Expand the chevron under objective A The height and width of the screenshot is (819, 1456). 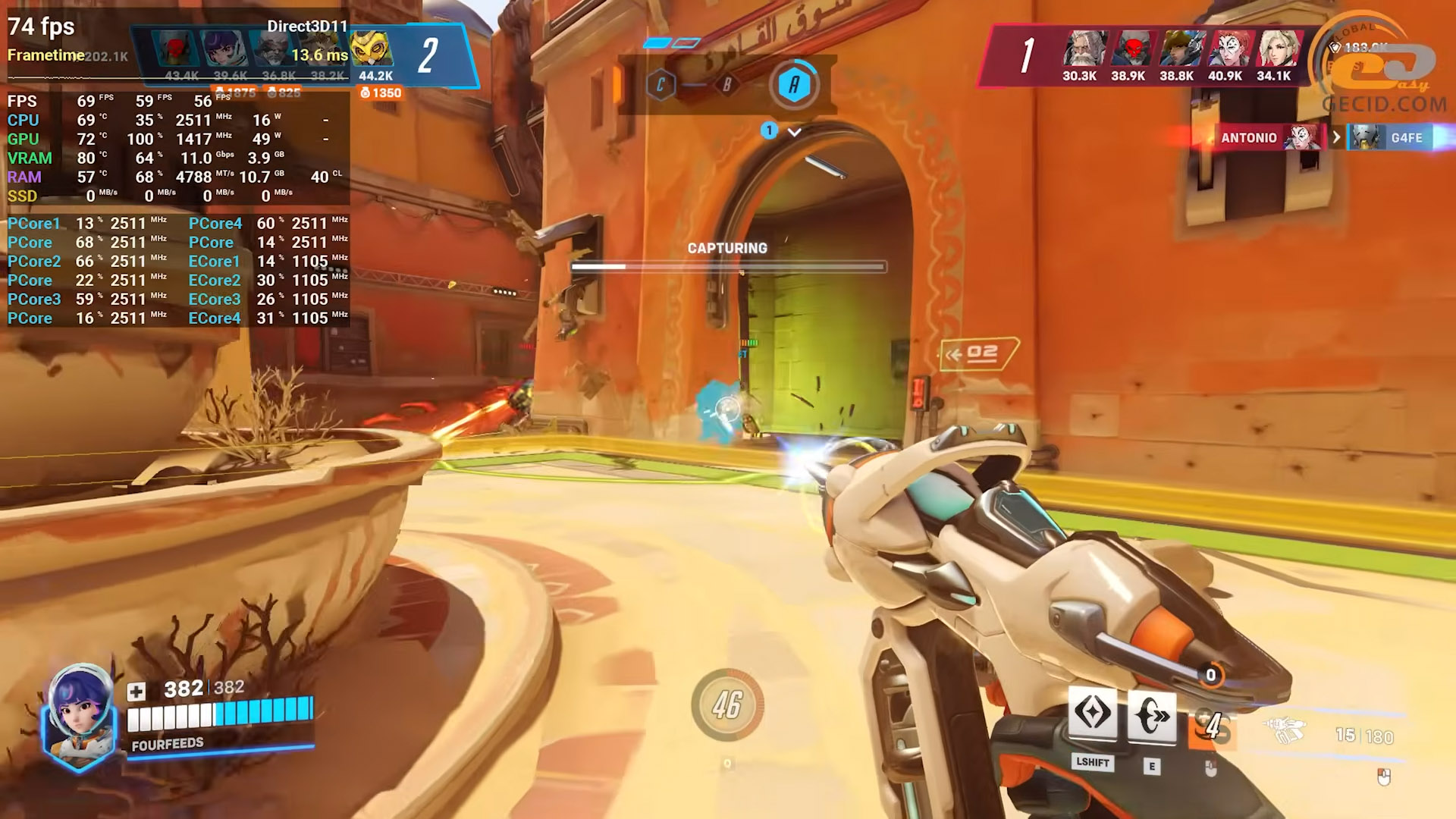coord(794,132)
